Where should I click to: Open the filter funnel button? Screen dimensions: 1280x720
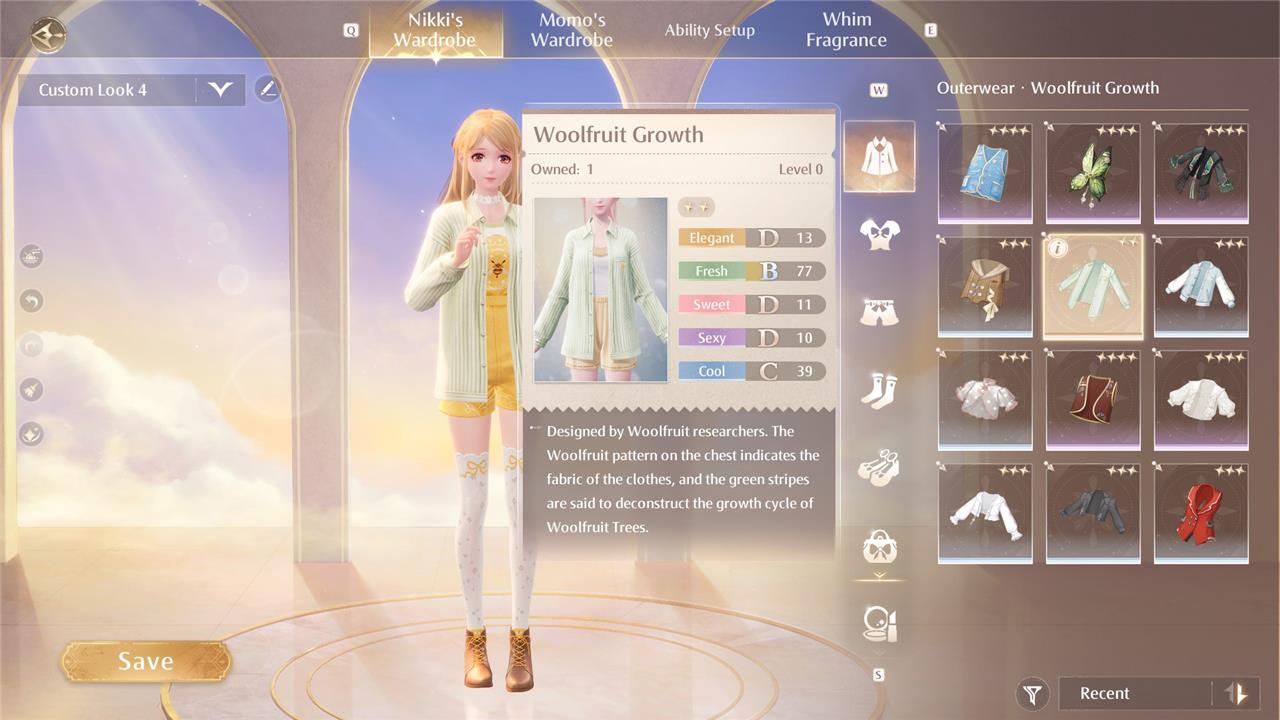[1032, 693]
